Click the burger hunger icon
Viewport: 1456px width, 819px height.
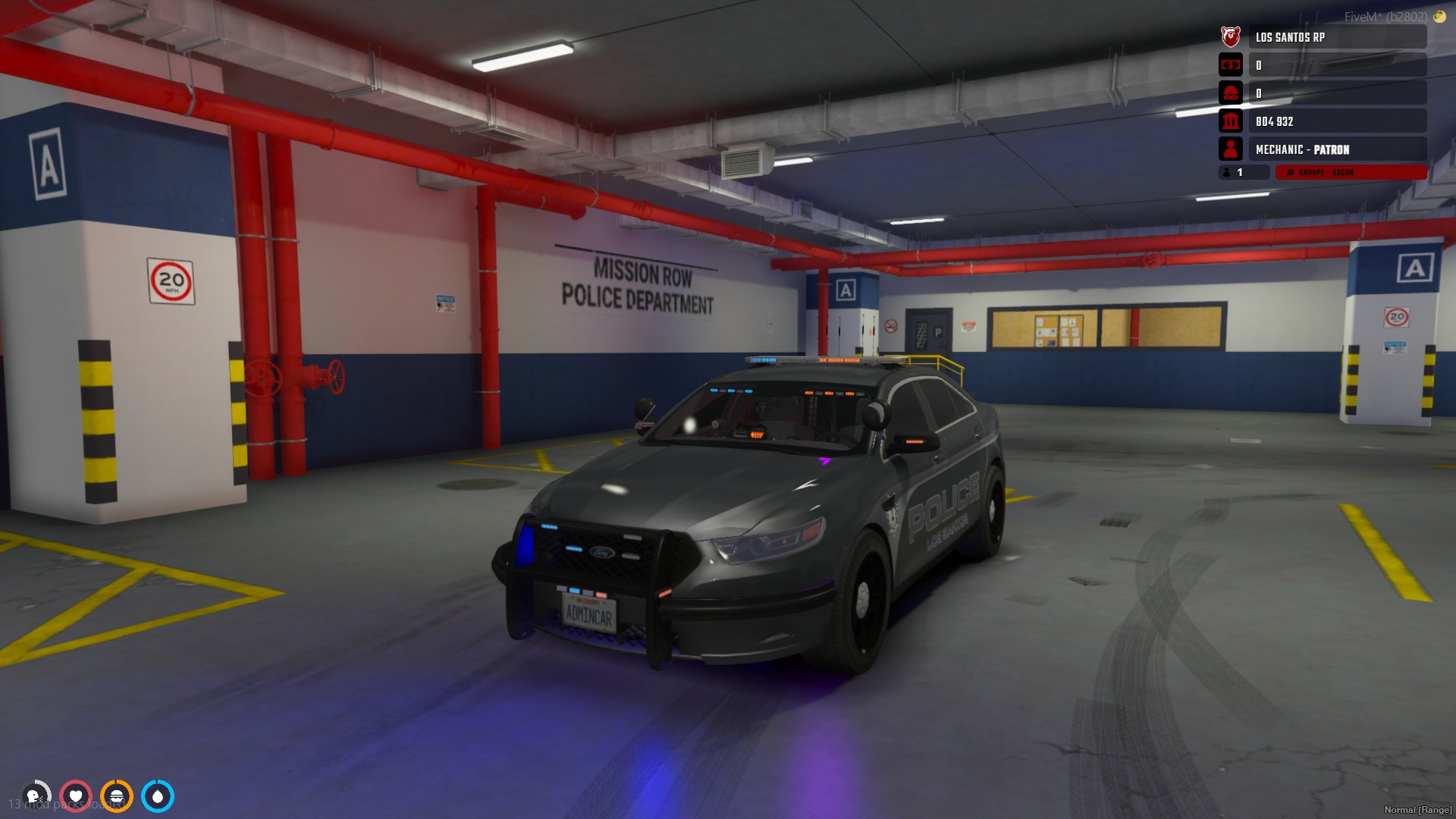click(x=117, y=796)
